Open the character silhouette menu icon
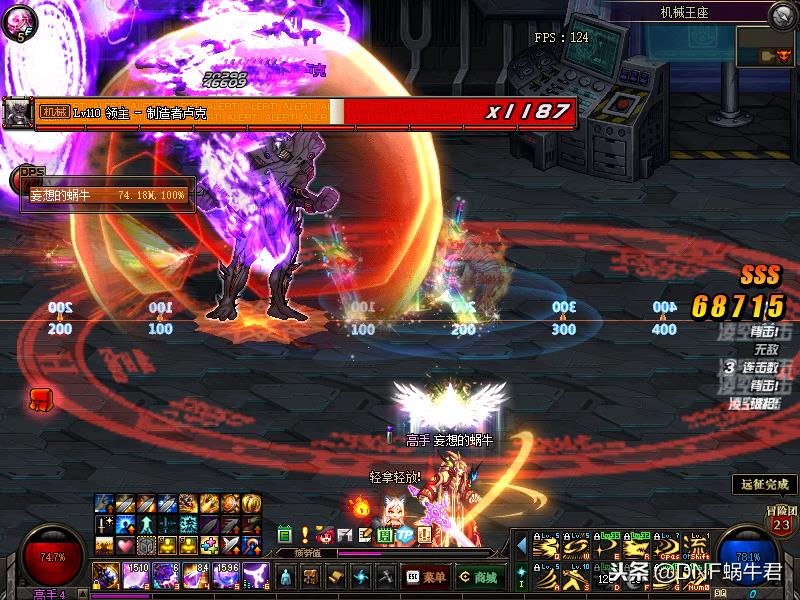 (x=286, y=577)
